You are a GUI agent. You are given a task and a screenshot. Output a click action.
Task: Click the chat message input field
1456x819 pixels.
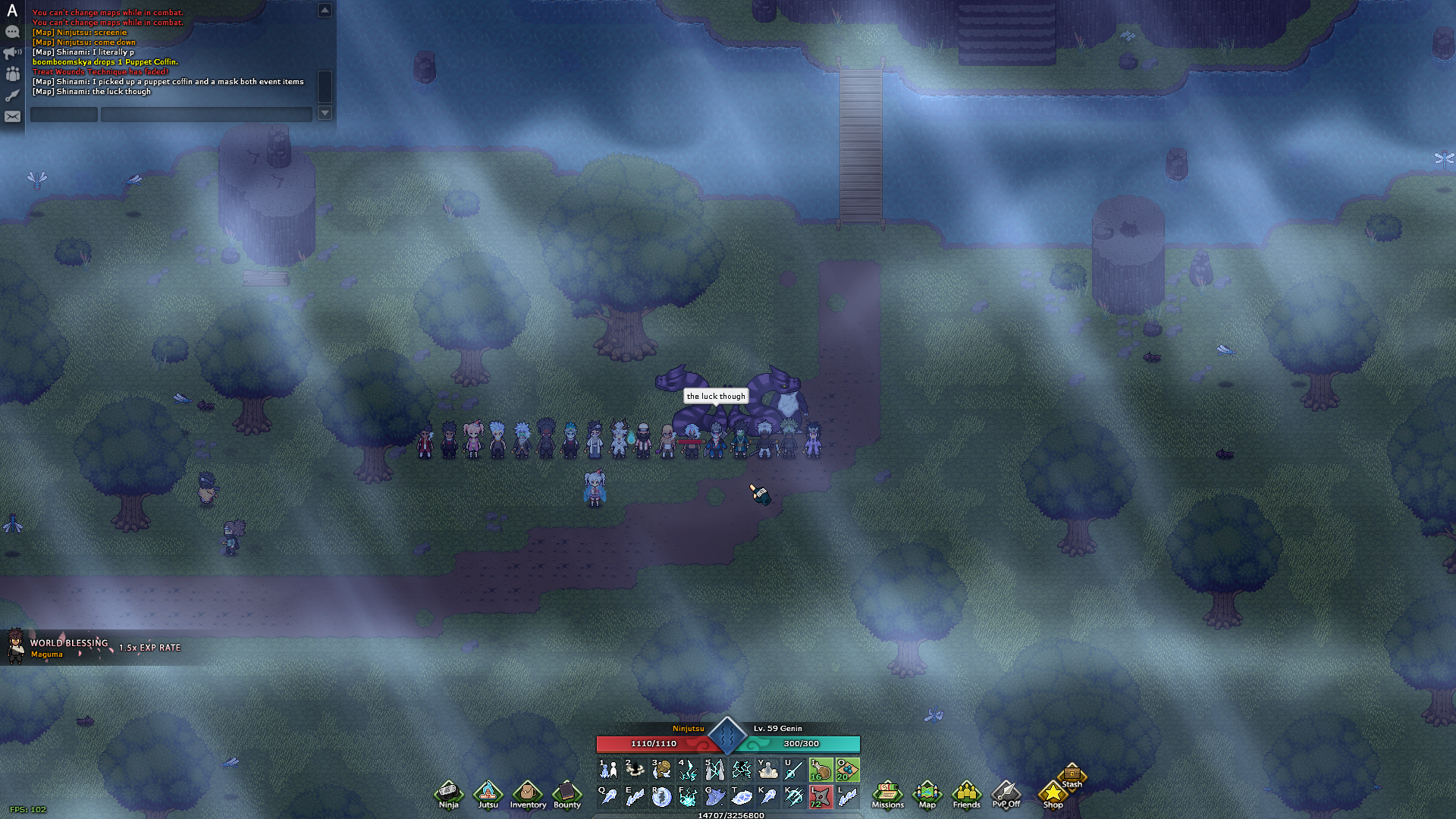(x=206, y=115)
